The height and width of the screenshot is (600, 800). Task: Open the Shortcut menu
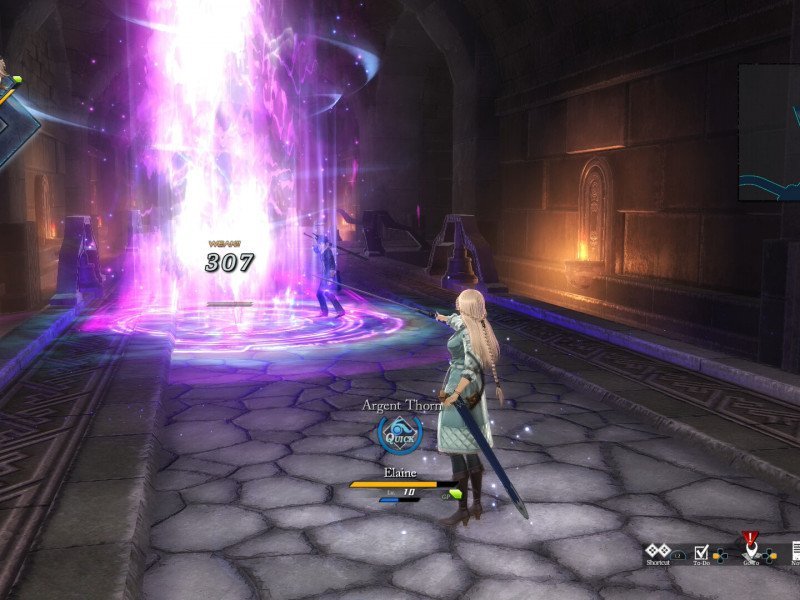coord(657,550)
